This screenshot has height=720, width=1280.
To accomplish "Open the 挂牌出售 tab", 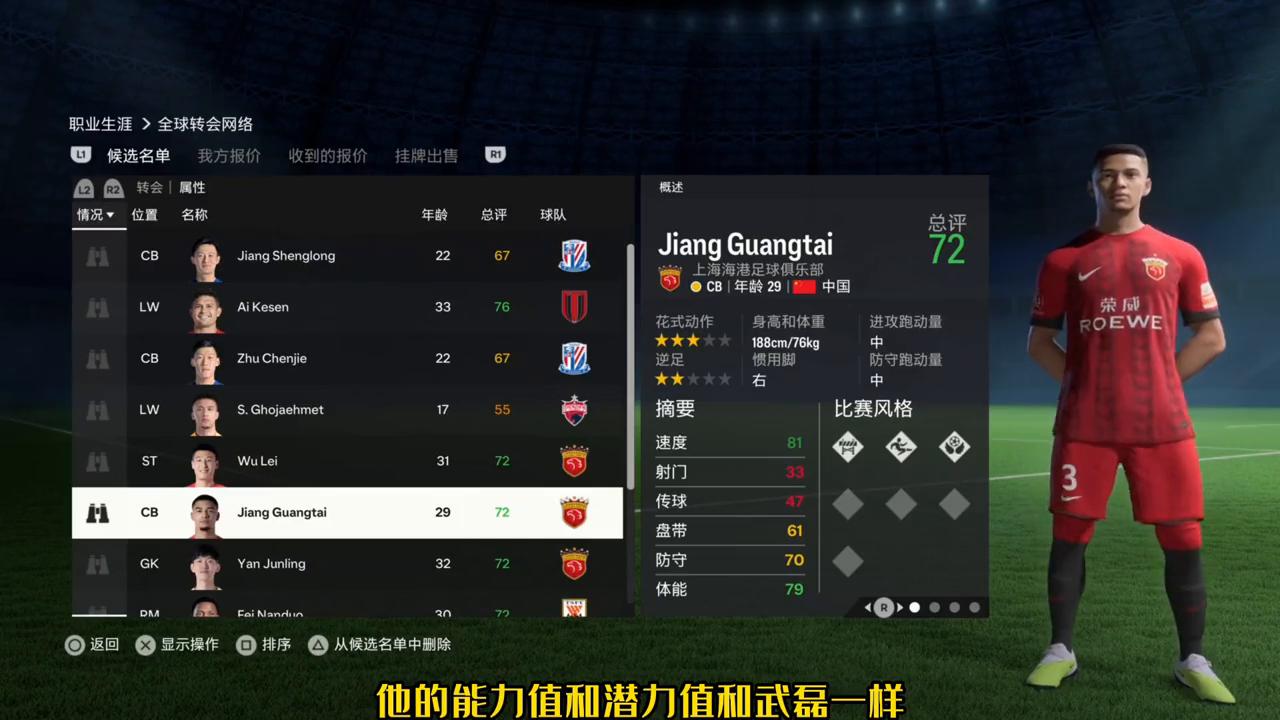I will point(426,155).
